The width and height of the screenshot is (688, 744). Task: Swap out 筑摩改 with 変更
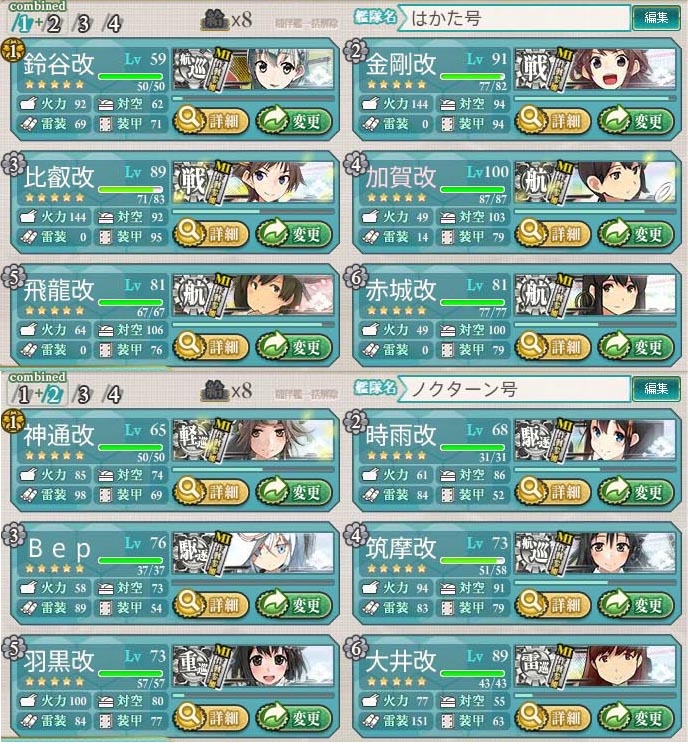(x=637, y=604)
